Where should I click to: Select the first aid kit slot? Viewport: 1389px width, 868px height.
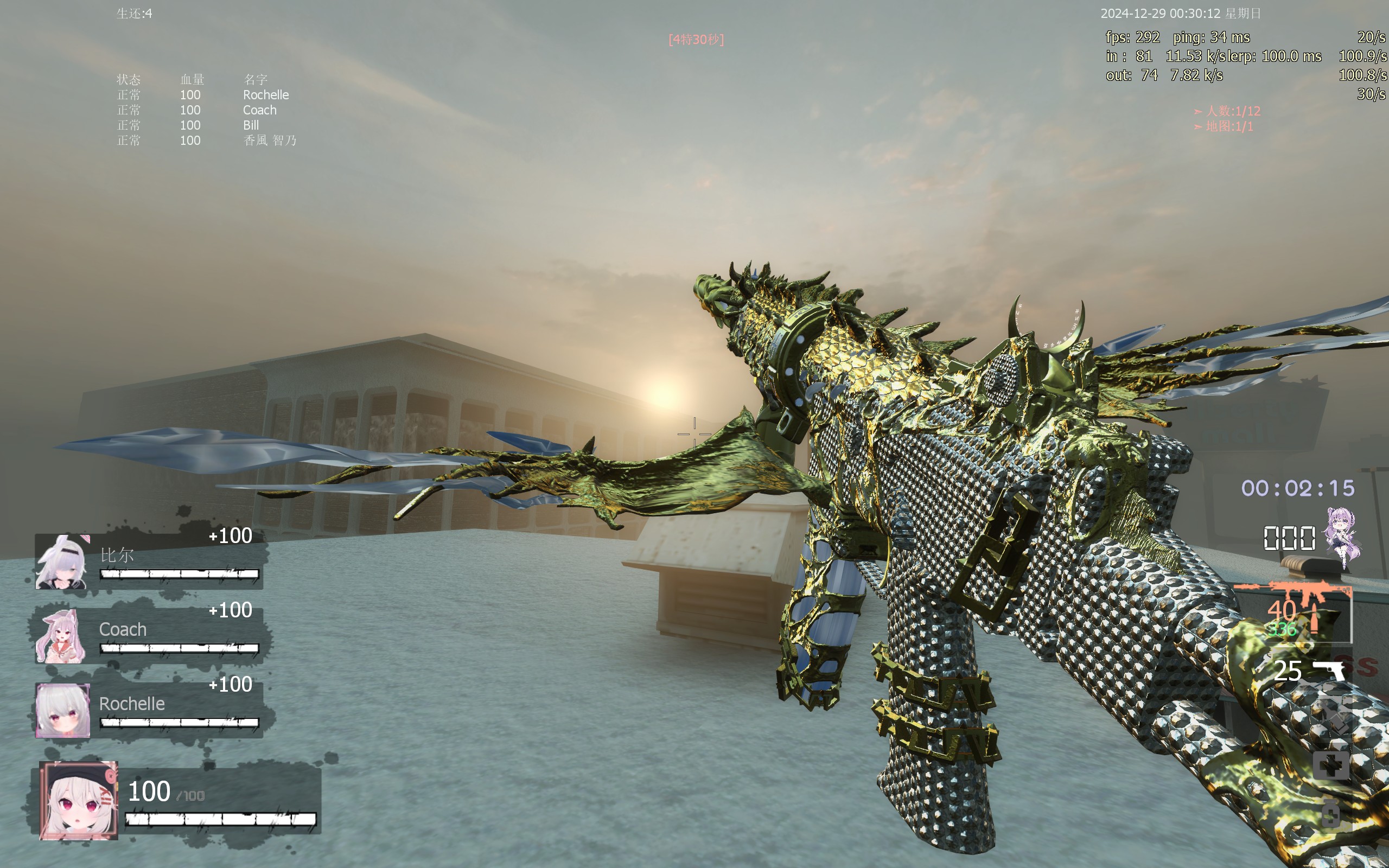1330,765
